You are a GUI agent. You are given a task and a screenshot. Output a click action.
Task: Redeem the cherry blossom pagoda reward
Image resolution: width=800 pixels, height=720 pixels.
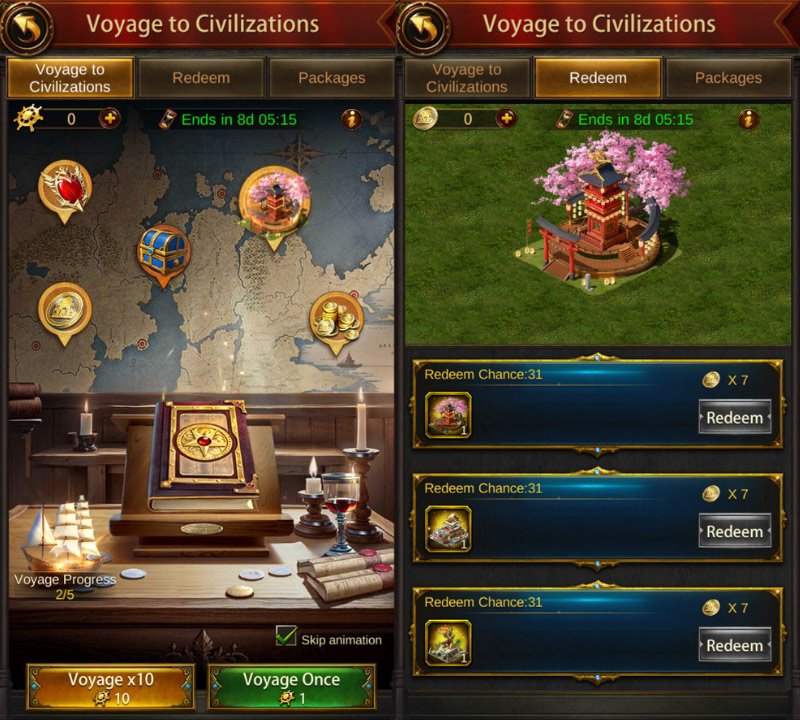coord(734,417)
